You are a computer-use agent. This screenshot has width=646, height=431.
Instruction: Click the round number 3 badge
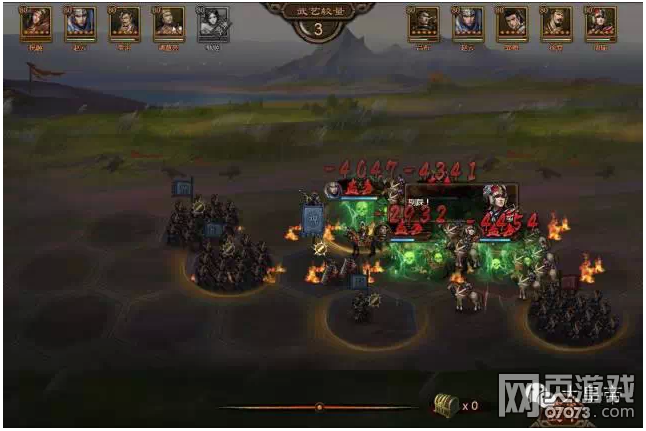[318, 28]
